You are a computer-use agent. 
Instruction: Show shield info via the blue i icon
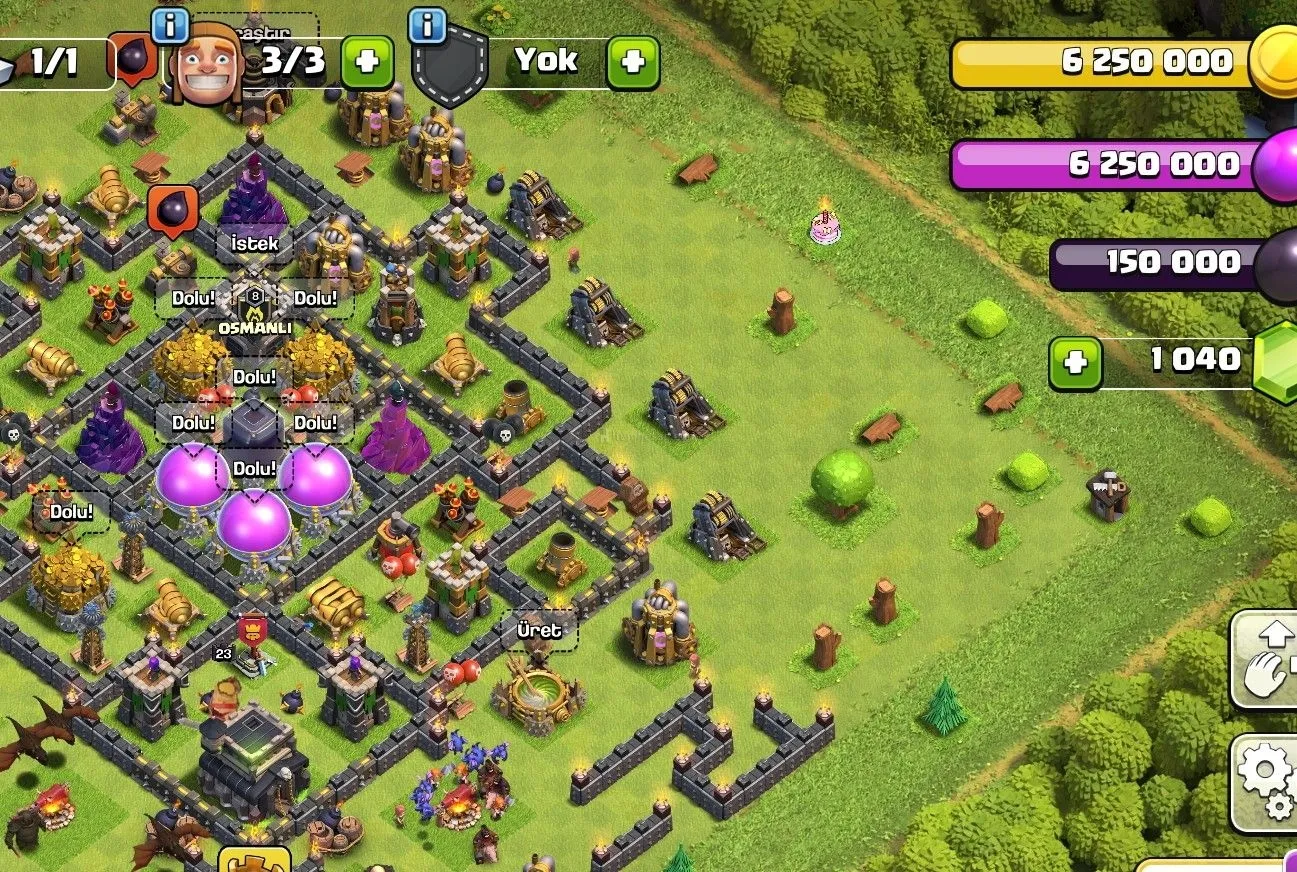[x=427, y=24]
